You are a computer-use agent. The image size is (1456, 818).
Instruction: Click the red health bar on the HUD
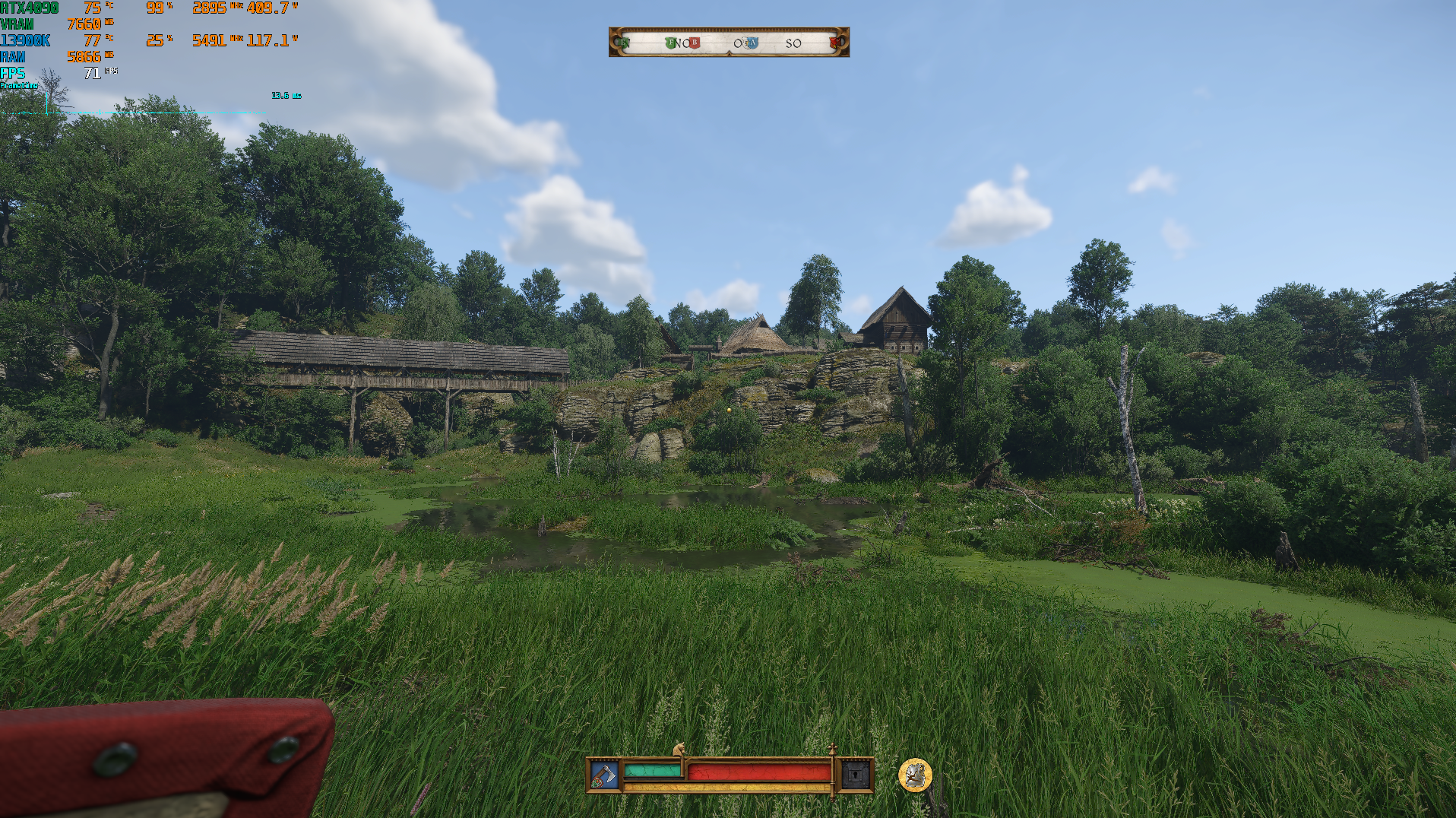[756, 770]
